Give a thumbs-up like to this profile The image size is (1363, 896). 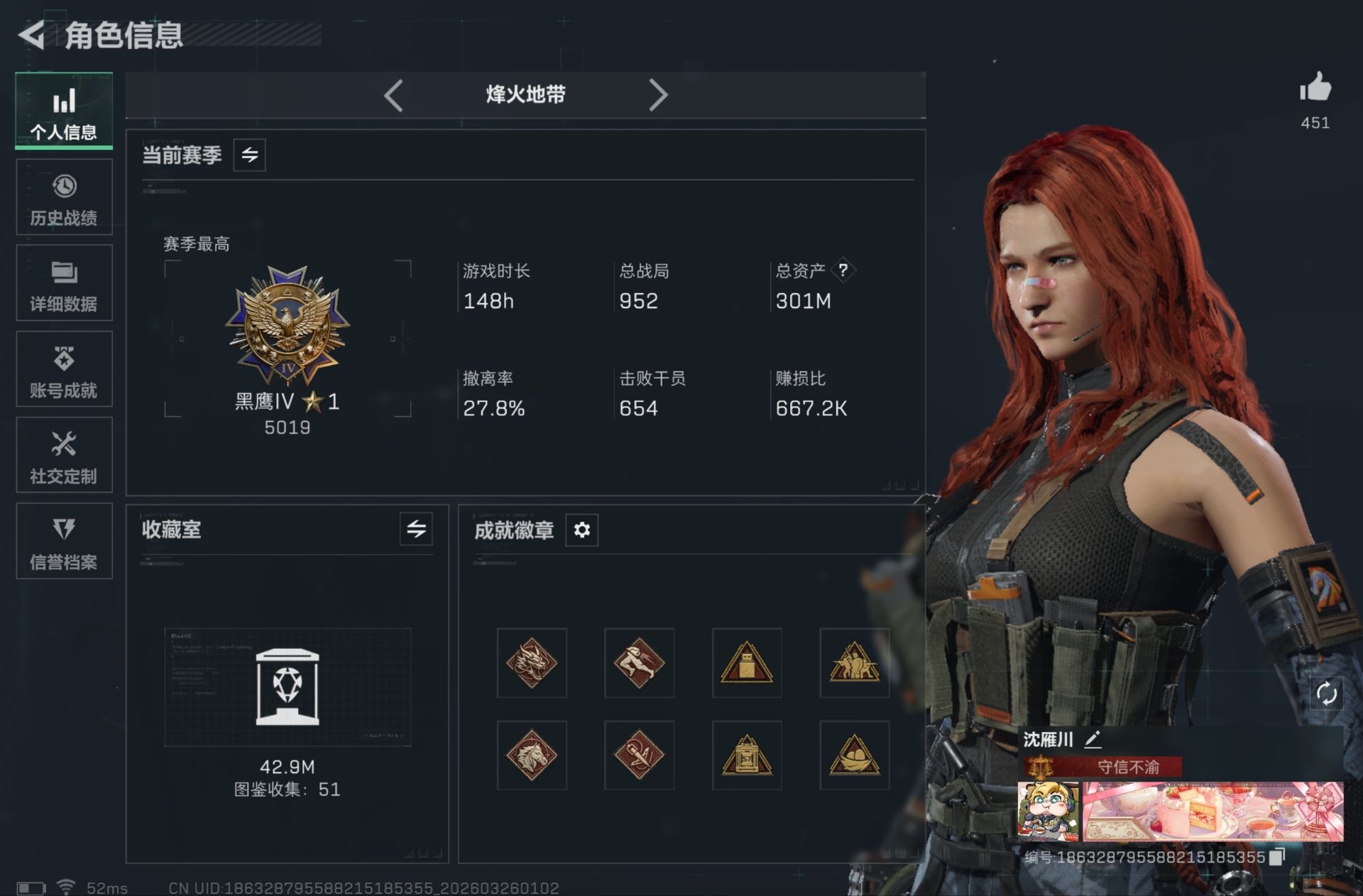[x=1315, y=89]
